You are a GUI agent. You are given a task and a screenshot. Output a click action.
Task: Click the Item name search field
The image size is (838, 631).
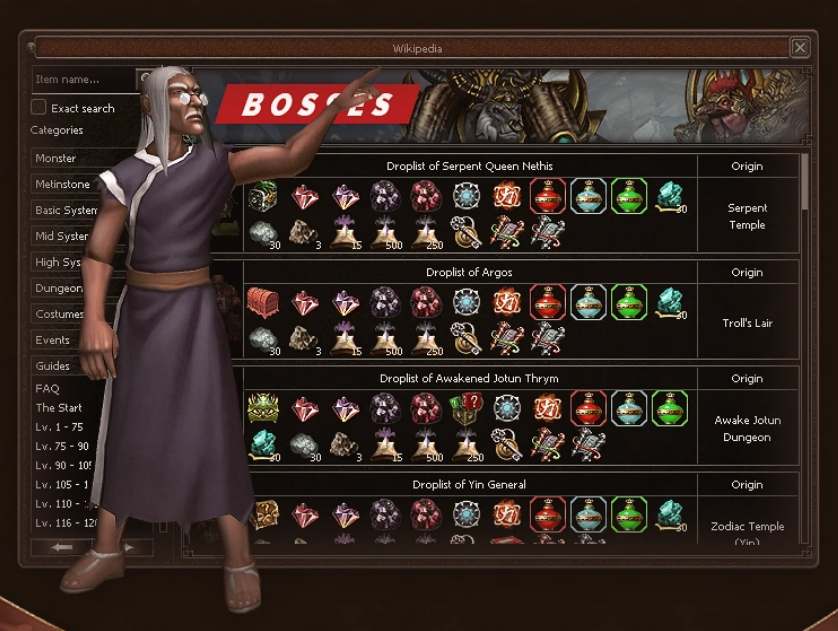pyautogui.click(x=82, y=79)
